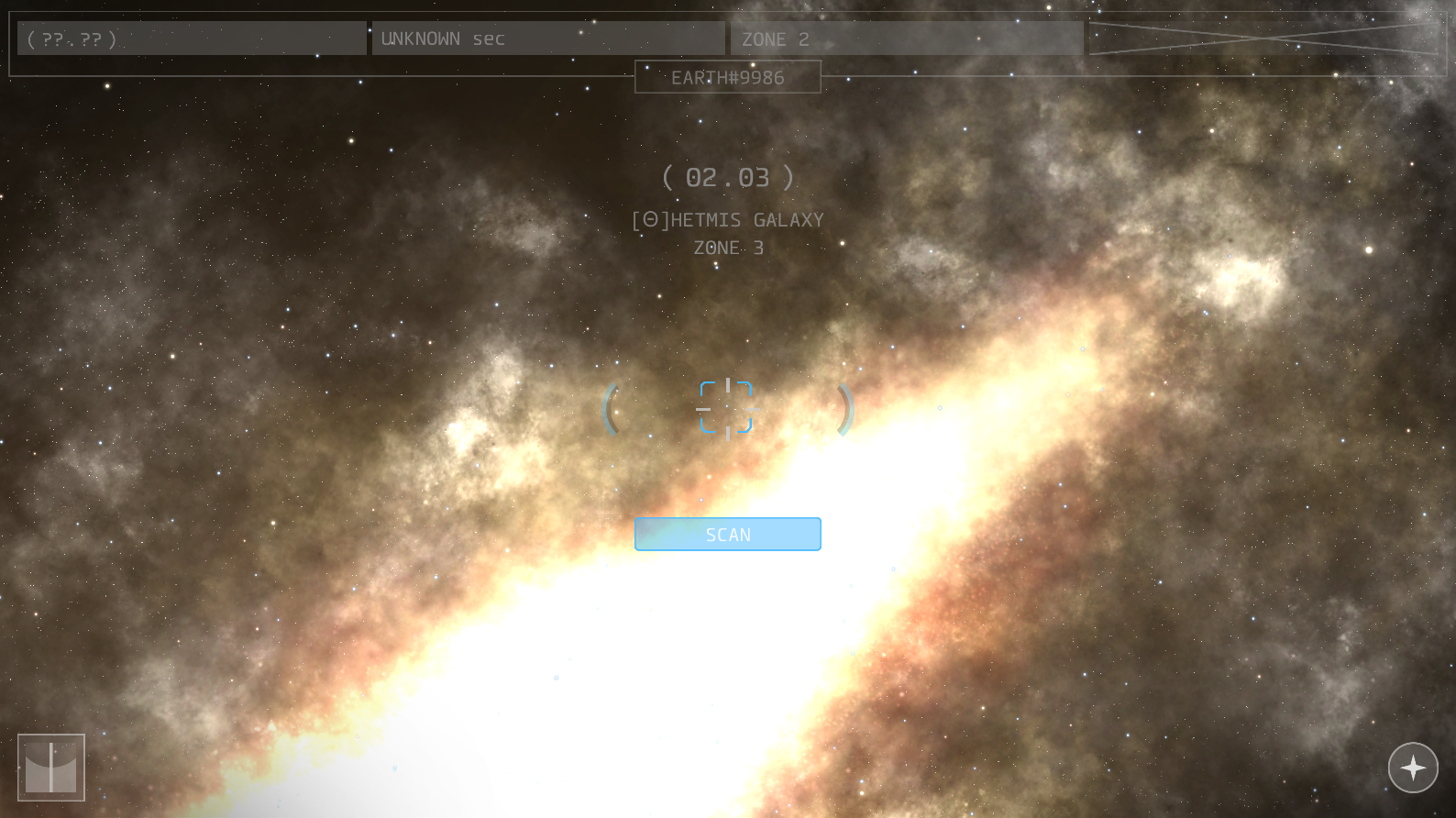Click the highlighted fill of the SCAN button
This screenshot has width=1456, height=818.
tap(727, 534)
